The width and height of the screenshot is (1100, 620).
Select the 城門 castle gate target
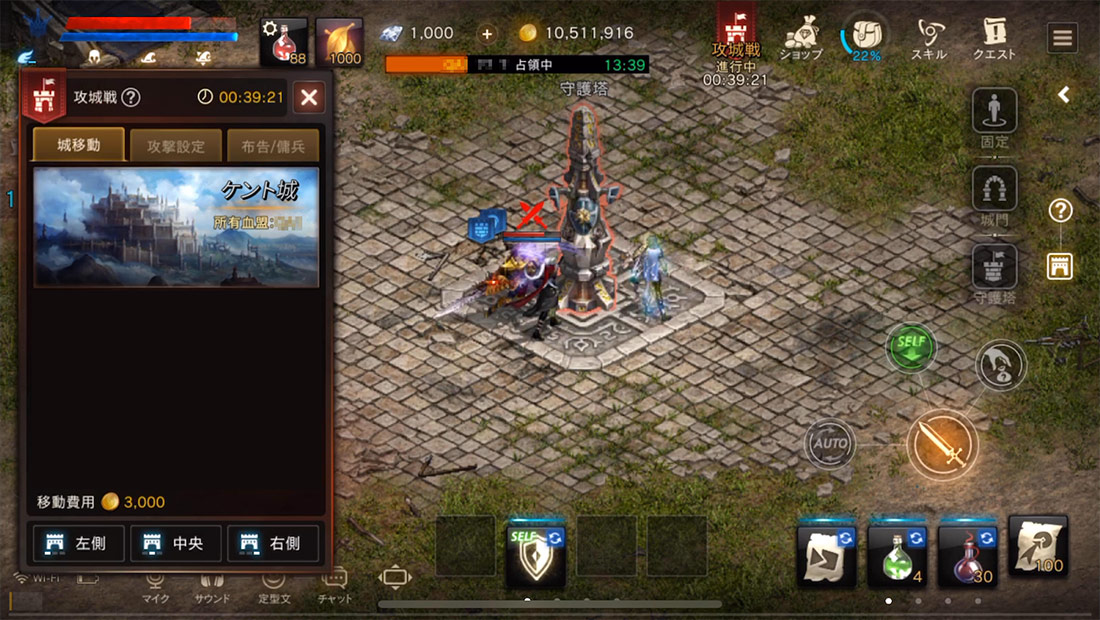[995, 189]
